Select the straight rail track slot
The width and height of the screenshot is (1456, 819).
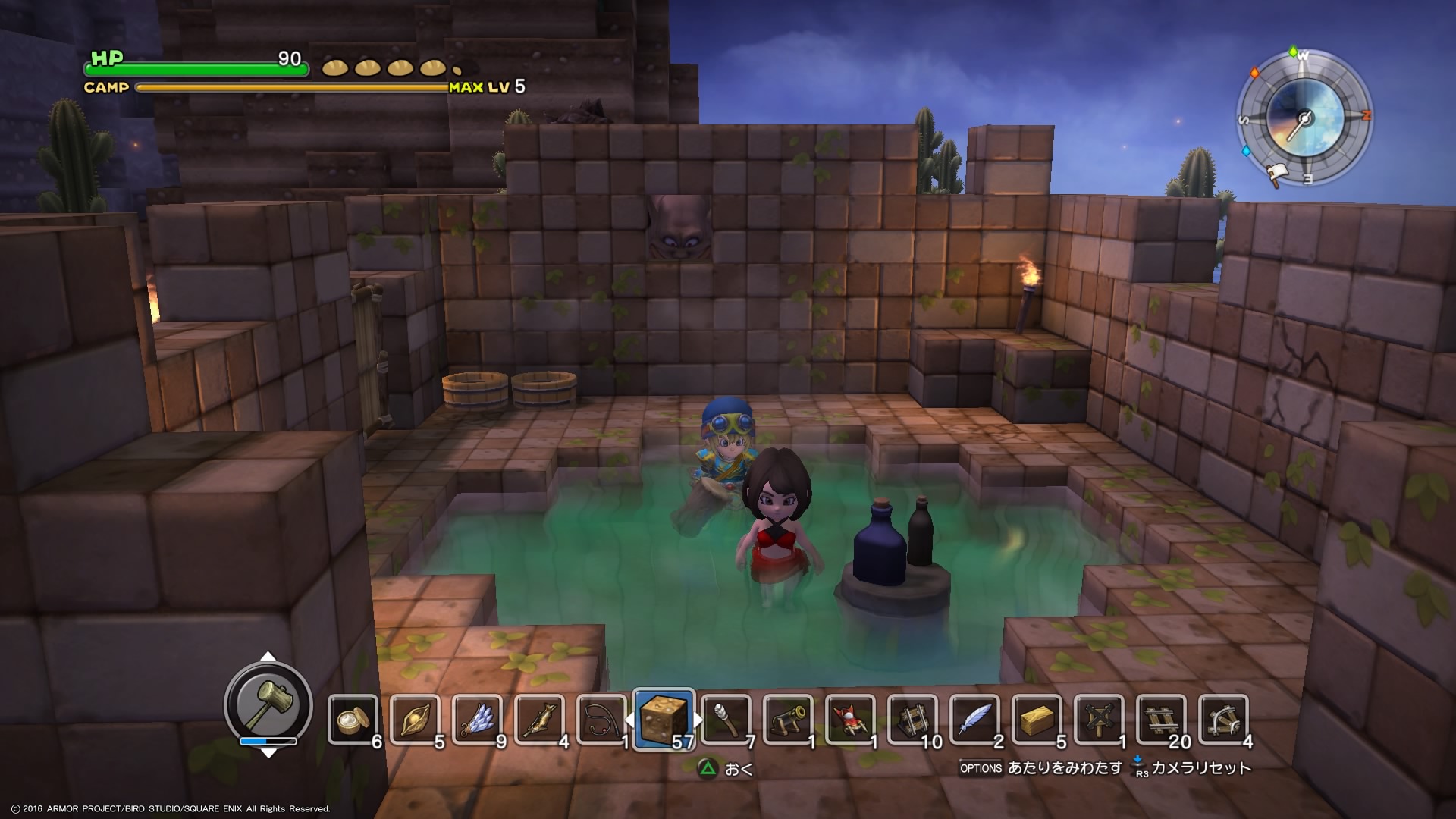[1161, 719]
